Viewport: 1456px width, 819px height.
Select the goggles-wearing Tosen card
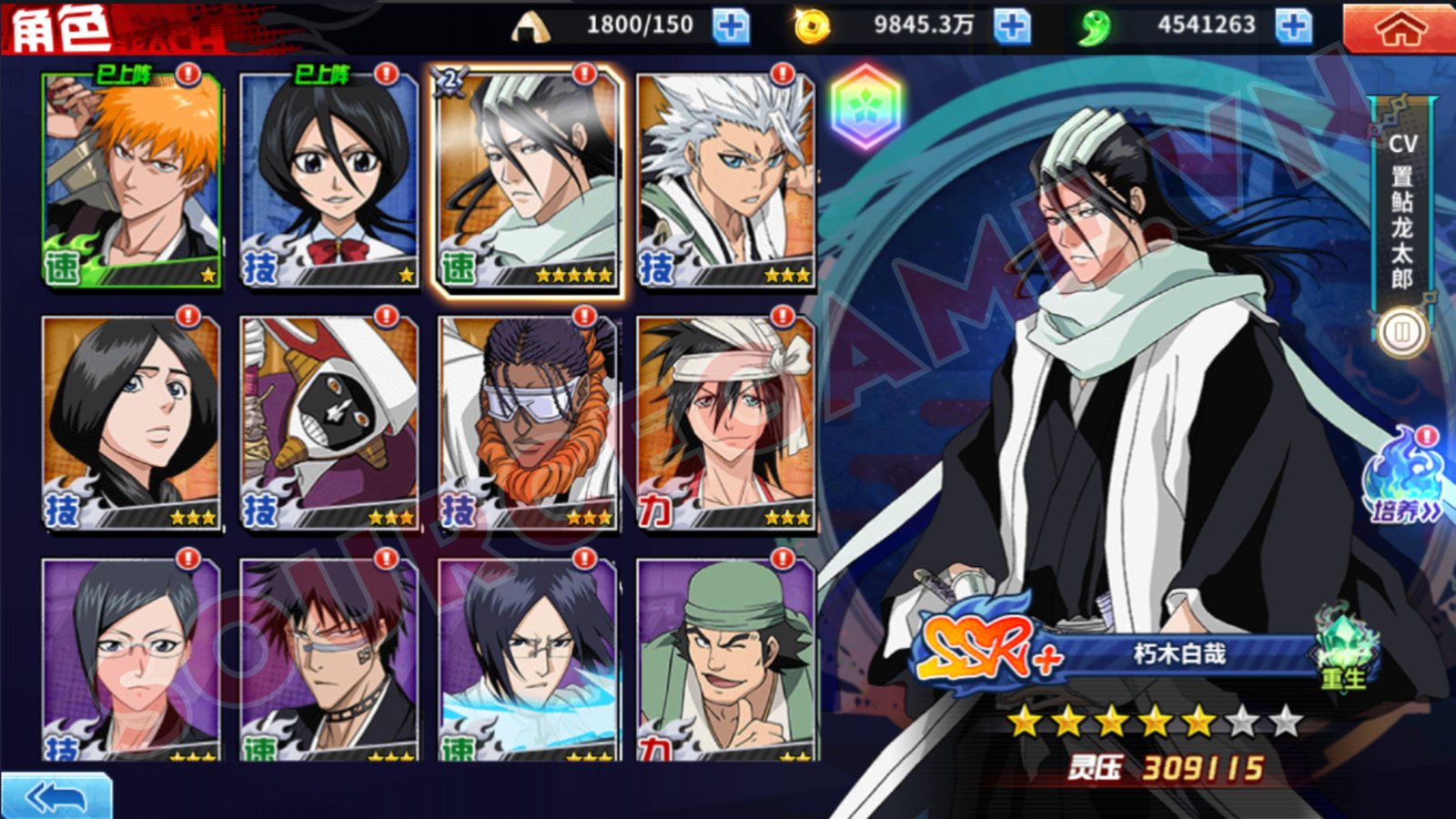point(528,423)
